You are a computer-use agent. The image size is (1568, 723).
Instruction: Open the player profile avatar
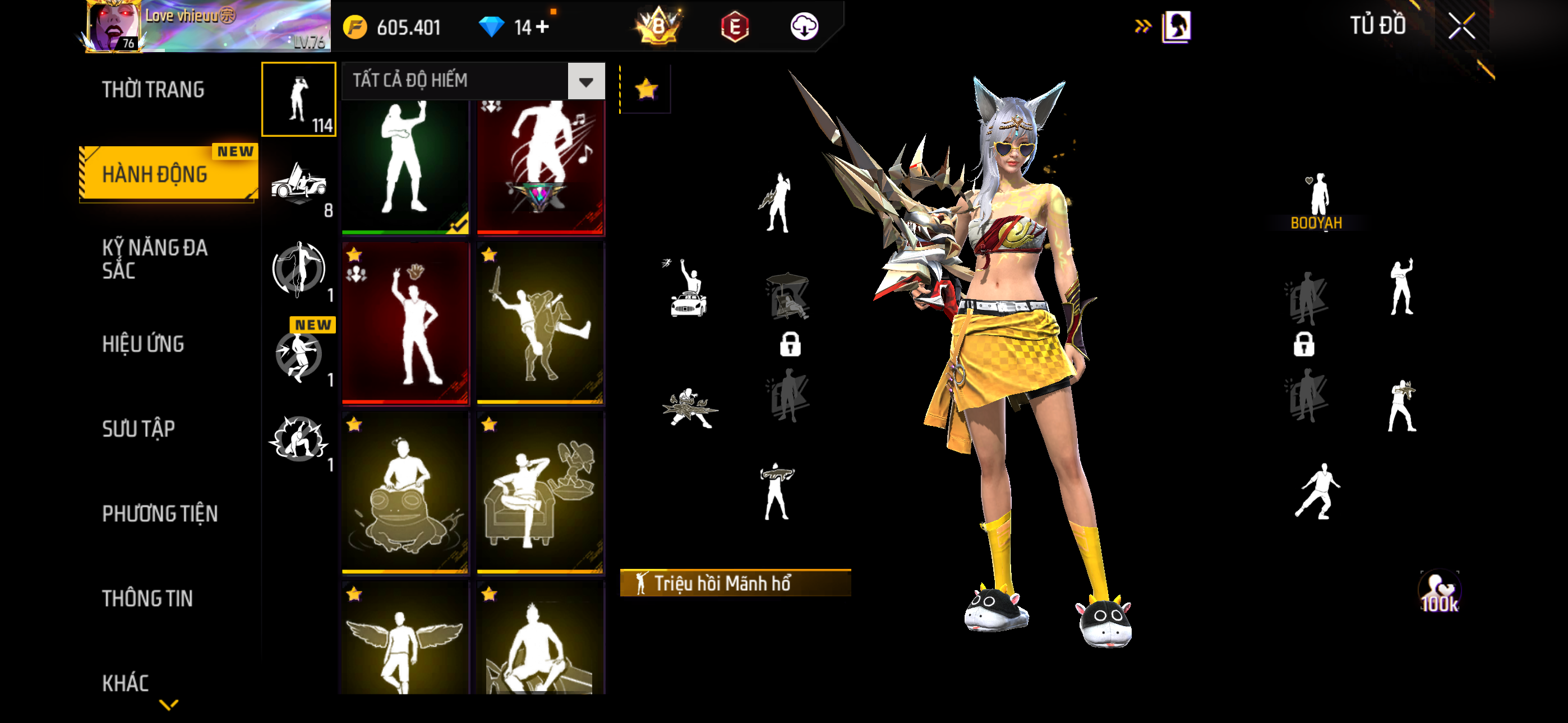(x=113, y=27)
